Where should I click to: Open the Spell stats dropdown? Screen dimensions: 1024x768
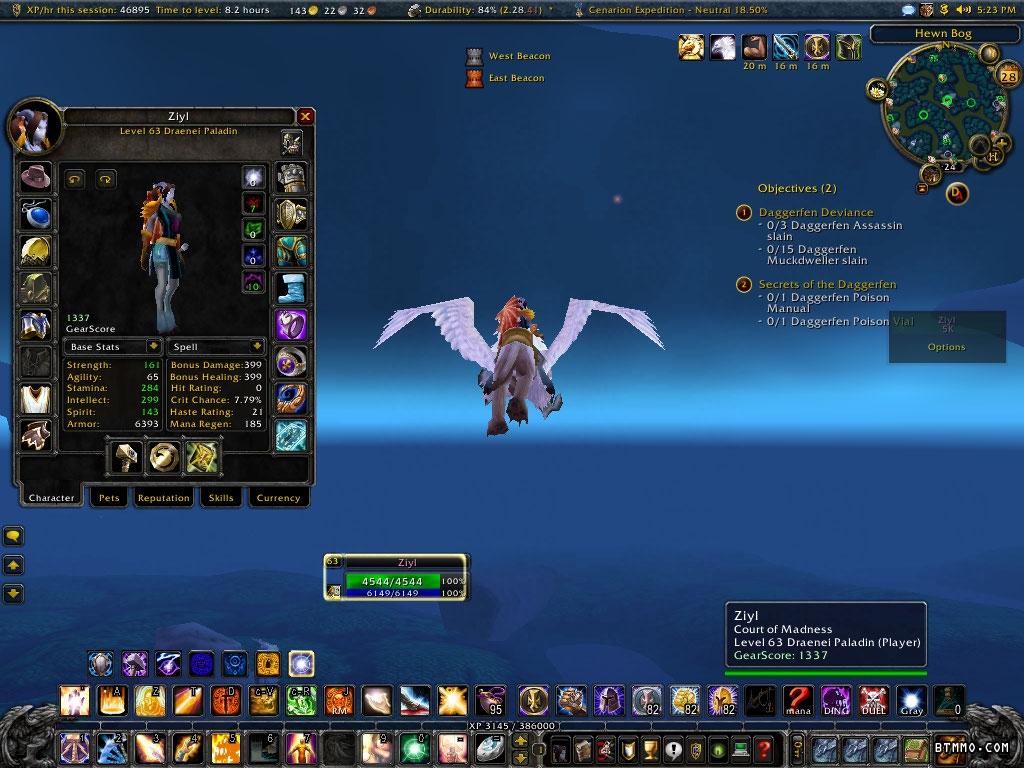[216, 347]
